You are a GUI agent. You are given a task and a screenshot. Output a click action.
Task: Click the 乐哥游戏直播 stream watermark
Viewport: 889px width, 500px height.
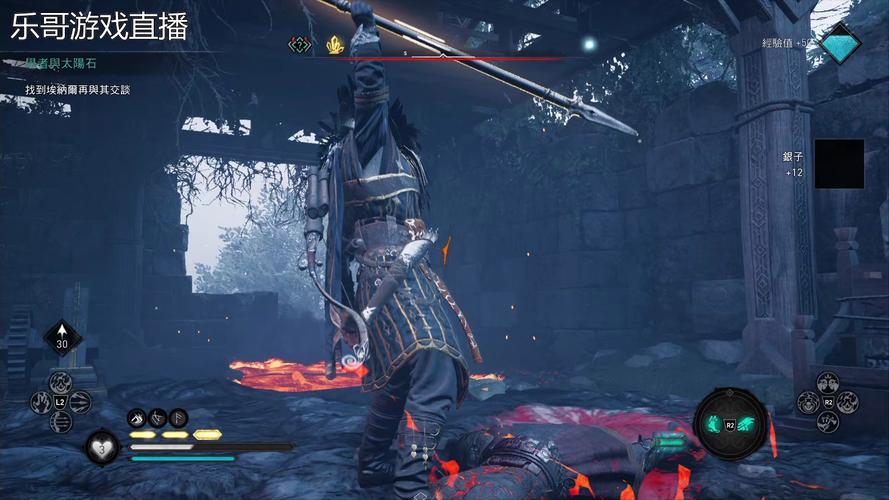[x=99, y=25]
